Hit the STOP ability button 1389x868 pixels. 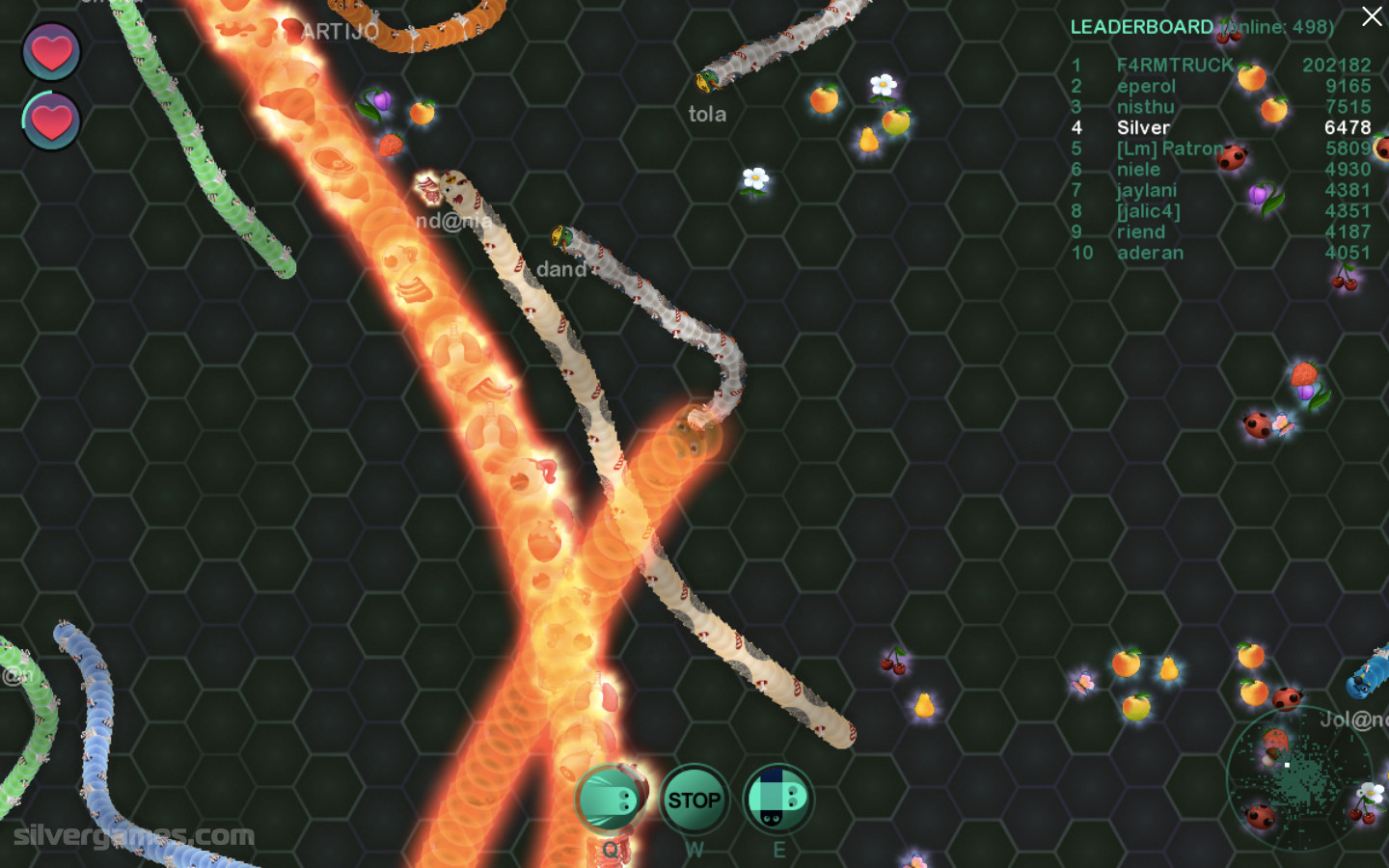click(694, 800)
